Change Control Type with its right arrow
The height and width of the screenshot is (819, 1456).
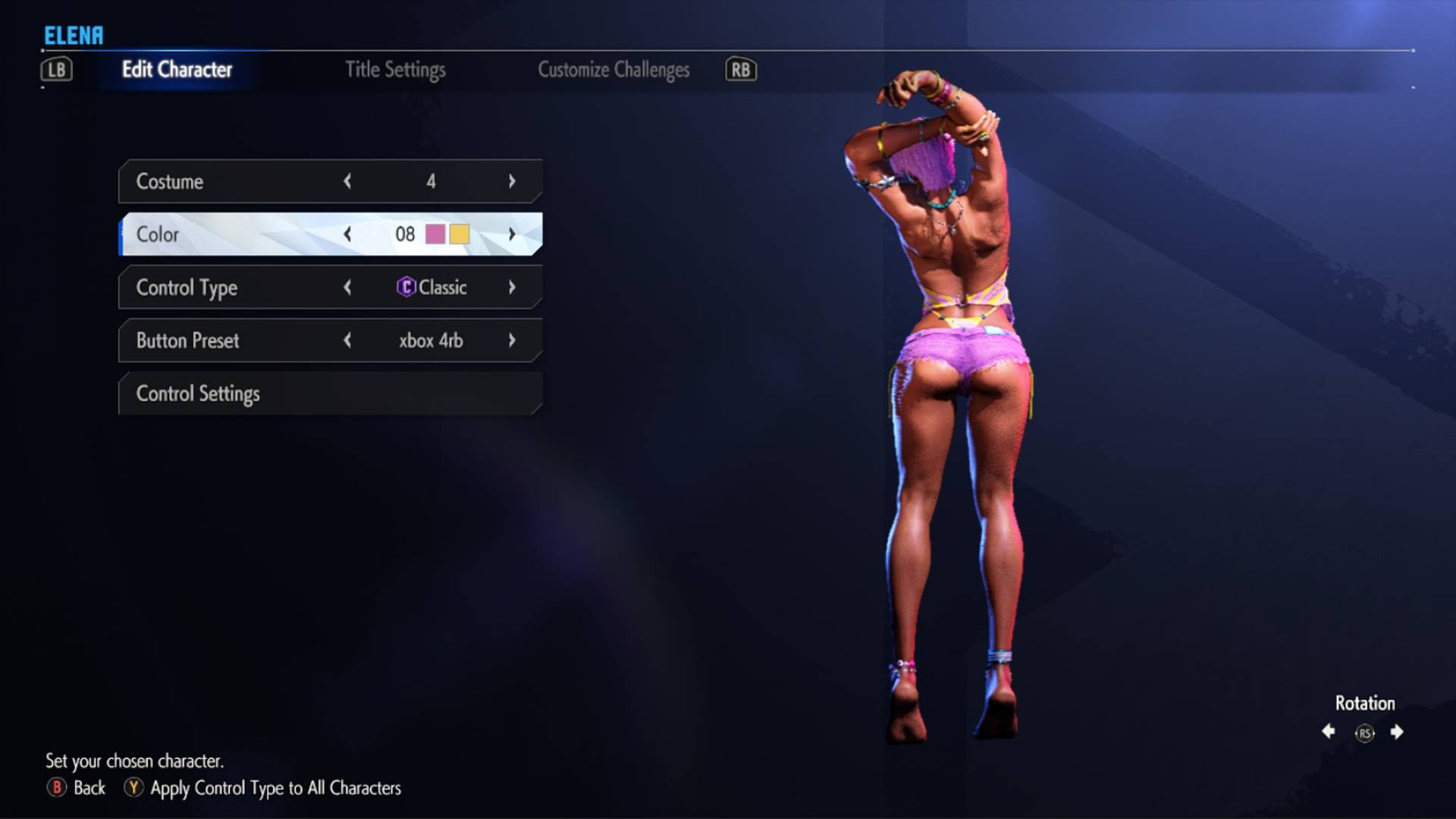(512, 287)
